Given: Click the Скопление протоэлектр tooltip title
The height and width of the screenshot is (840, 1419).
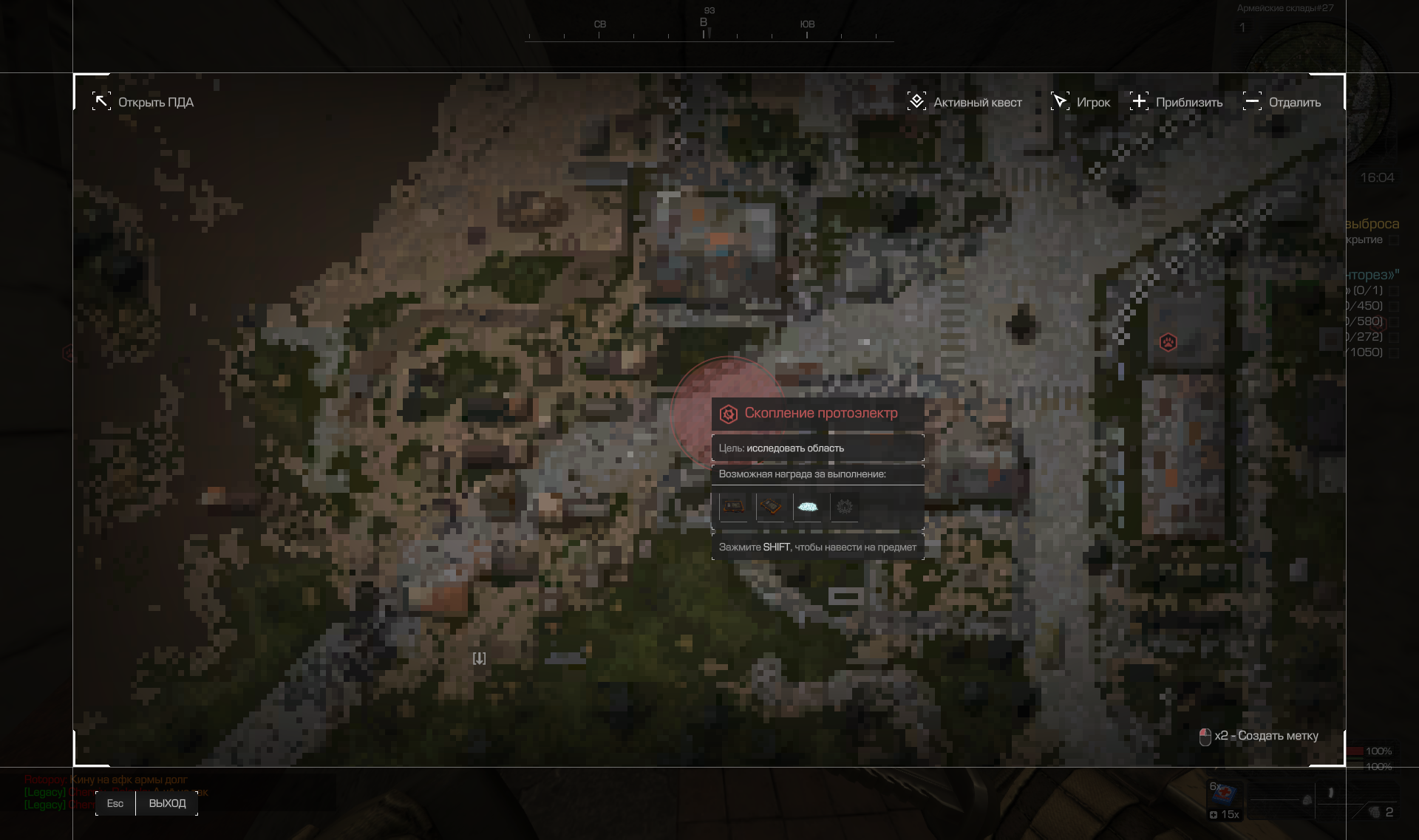Looking at the screenshot, I should pos(820,413).
